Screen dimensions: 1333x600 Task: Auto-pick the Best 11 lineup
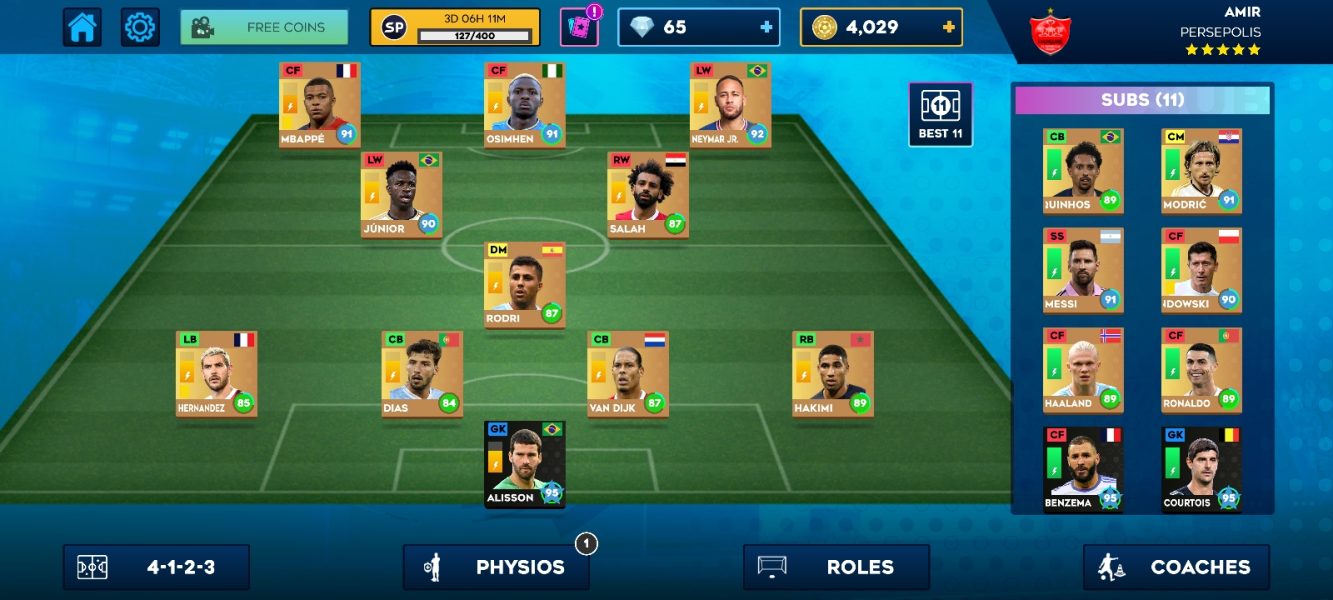[x=940, y=114]
